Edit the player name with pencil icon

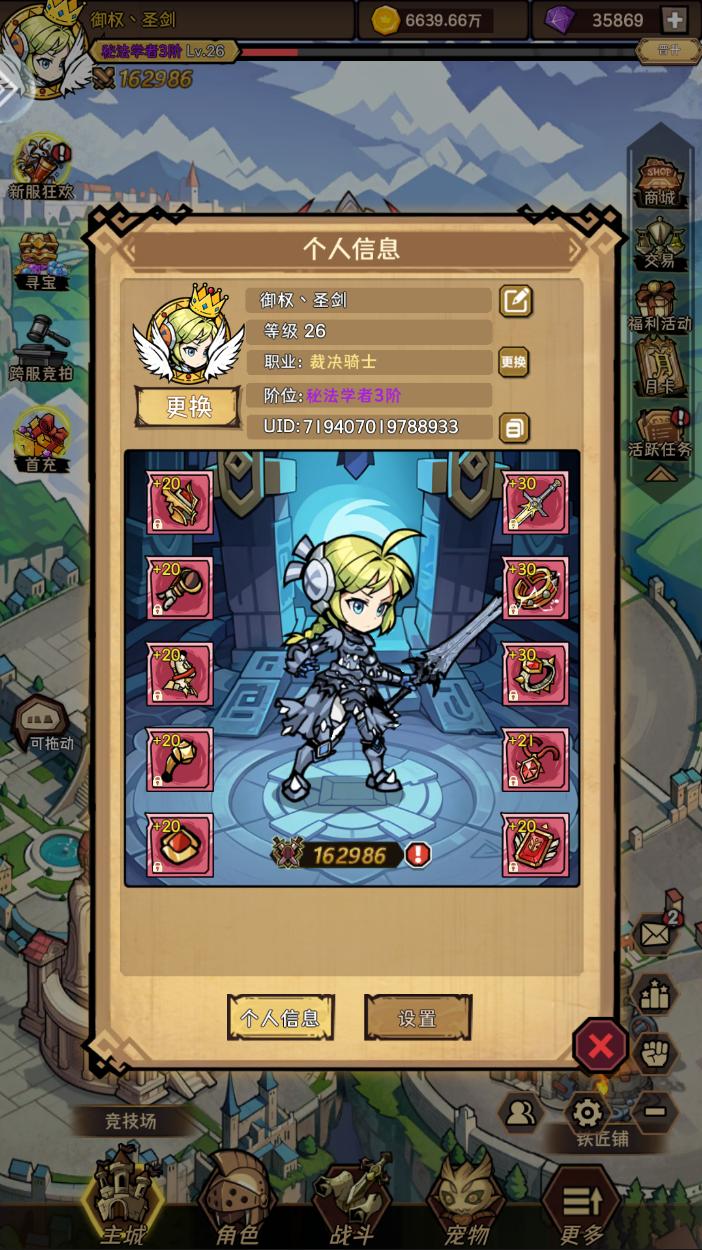516,300
